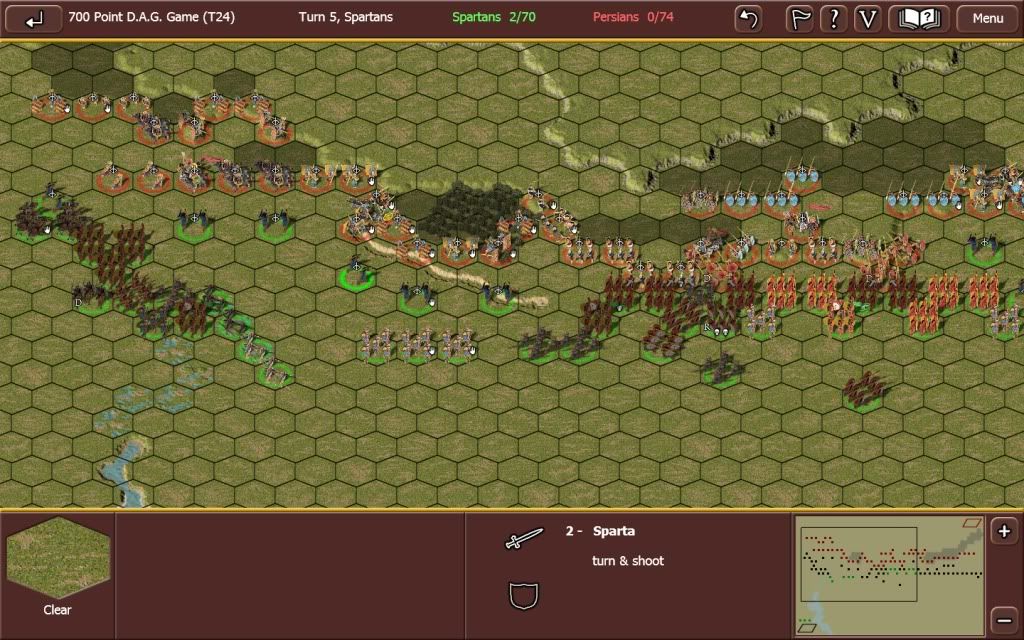
Task: Click the Clear terrain hex preview
Action: [57, 559]
